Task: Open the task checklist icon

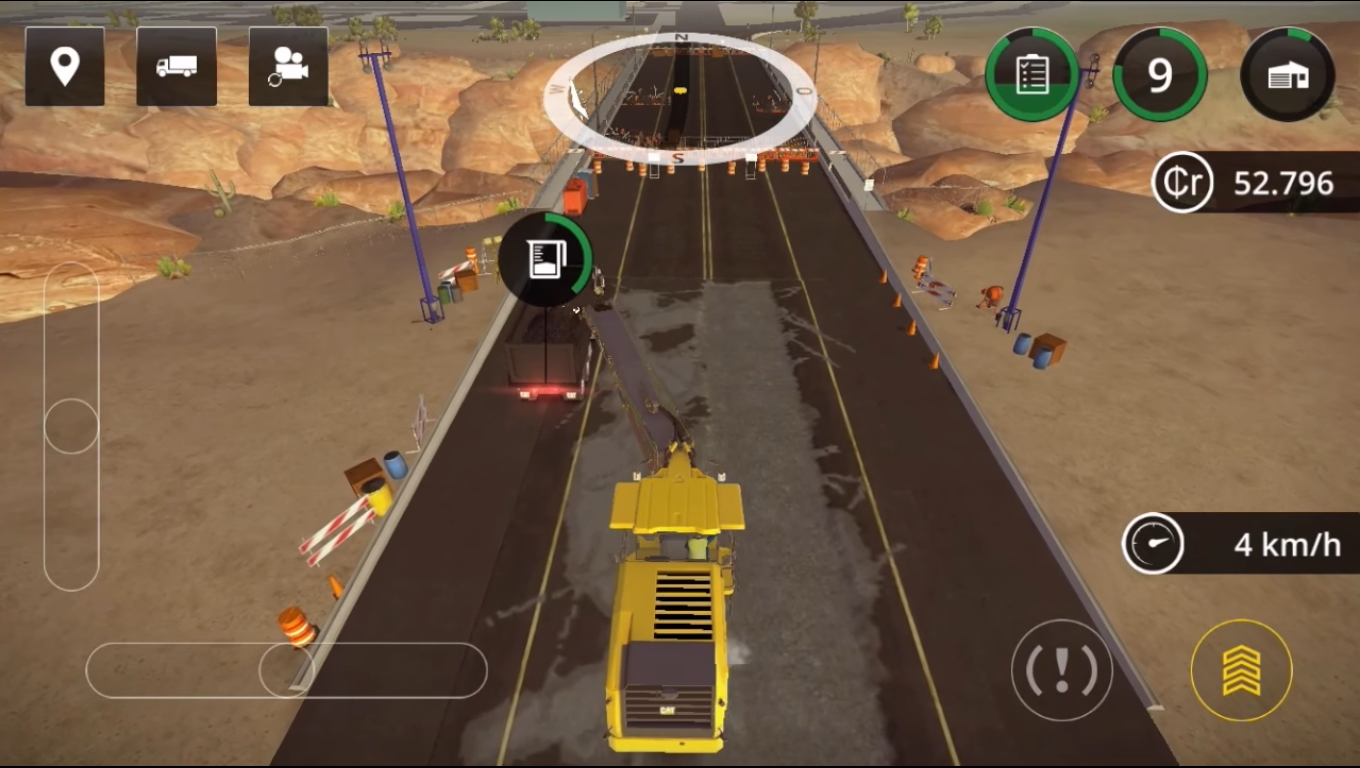Action: [x=1031, y=75]
